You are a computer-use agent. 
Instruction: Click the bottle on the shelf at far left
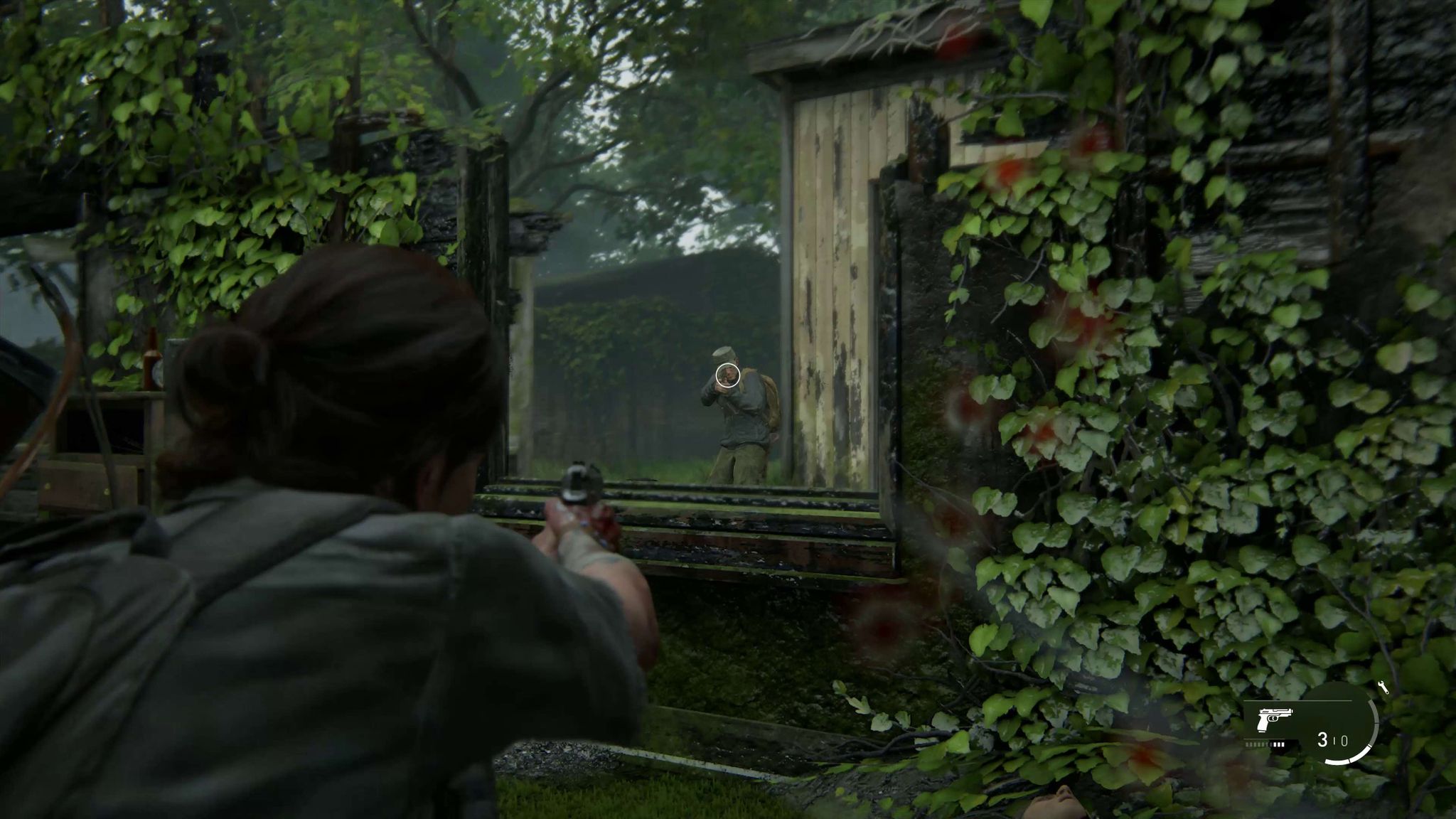point(151,359)
